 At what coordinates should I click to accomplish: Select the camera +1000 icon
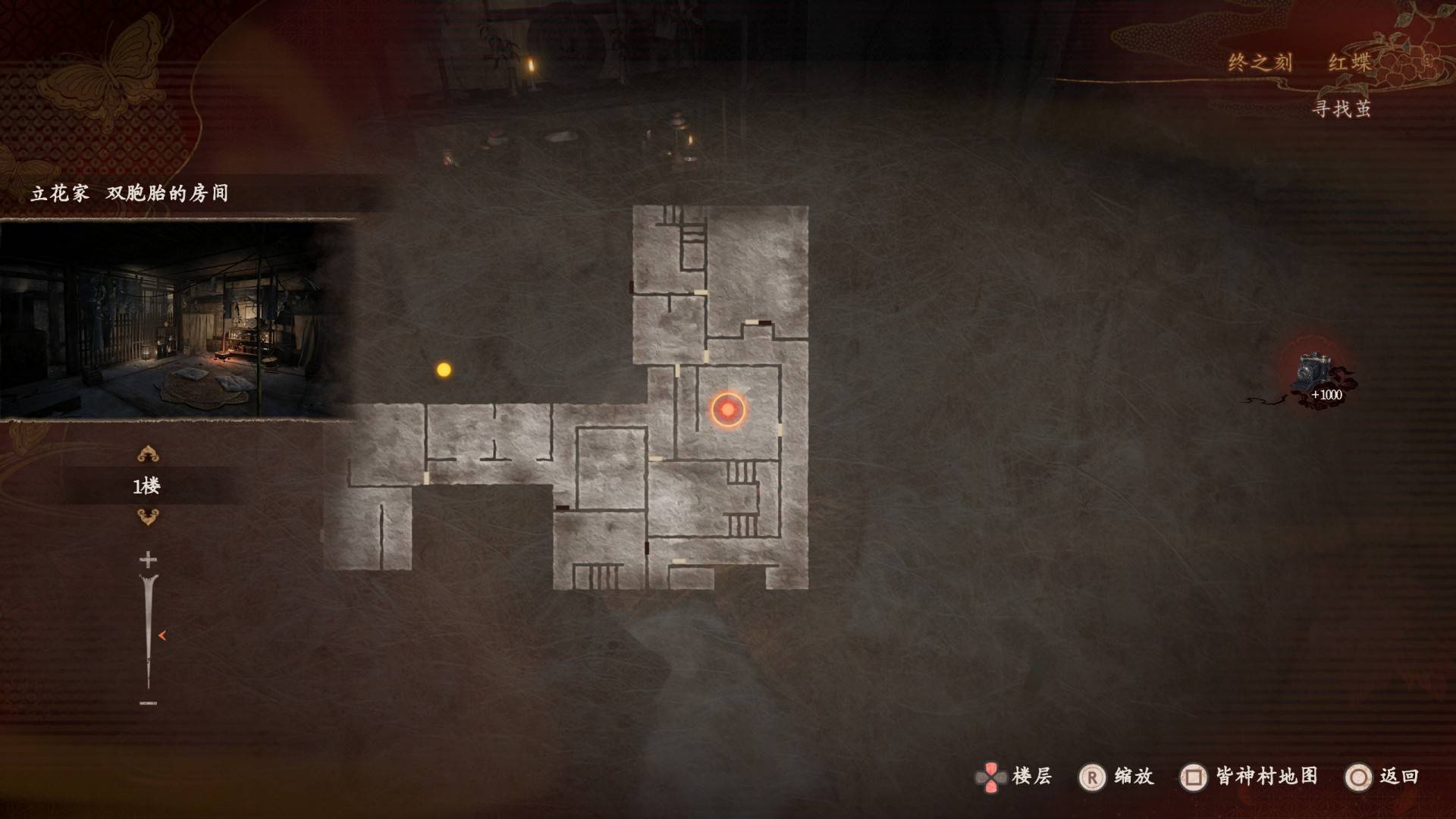[1319, 378]
